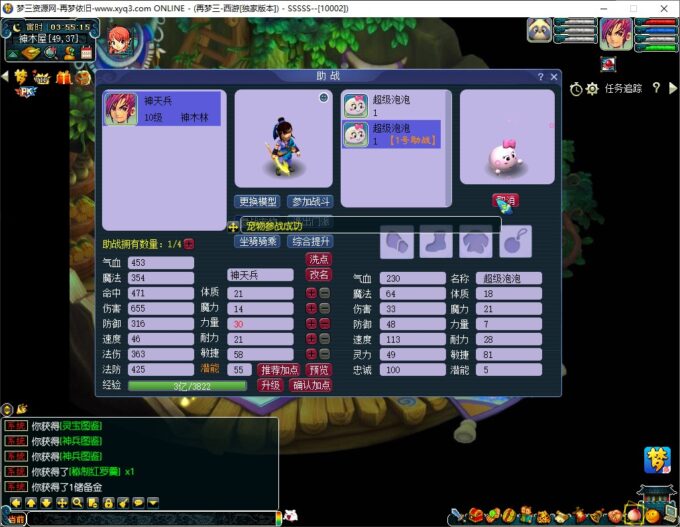This screenshot has width=680, height=527.
Task: Open 坐骑骑乘 mount riding
Action: pyautogui.click(x=258, y=241)
